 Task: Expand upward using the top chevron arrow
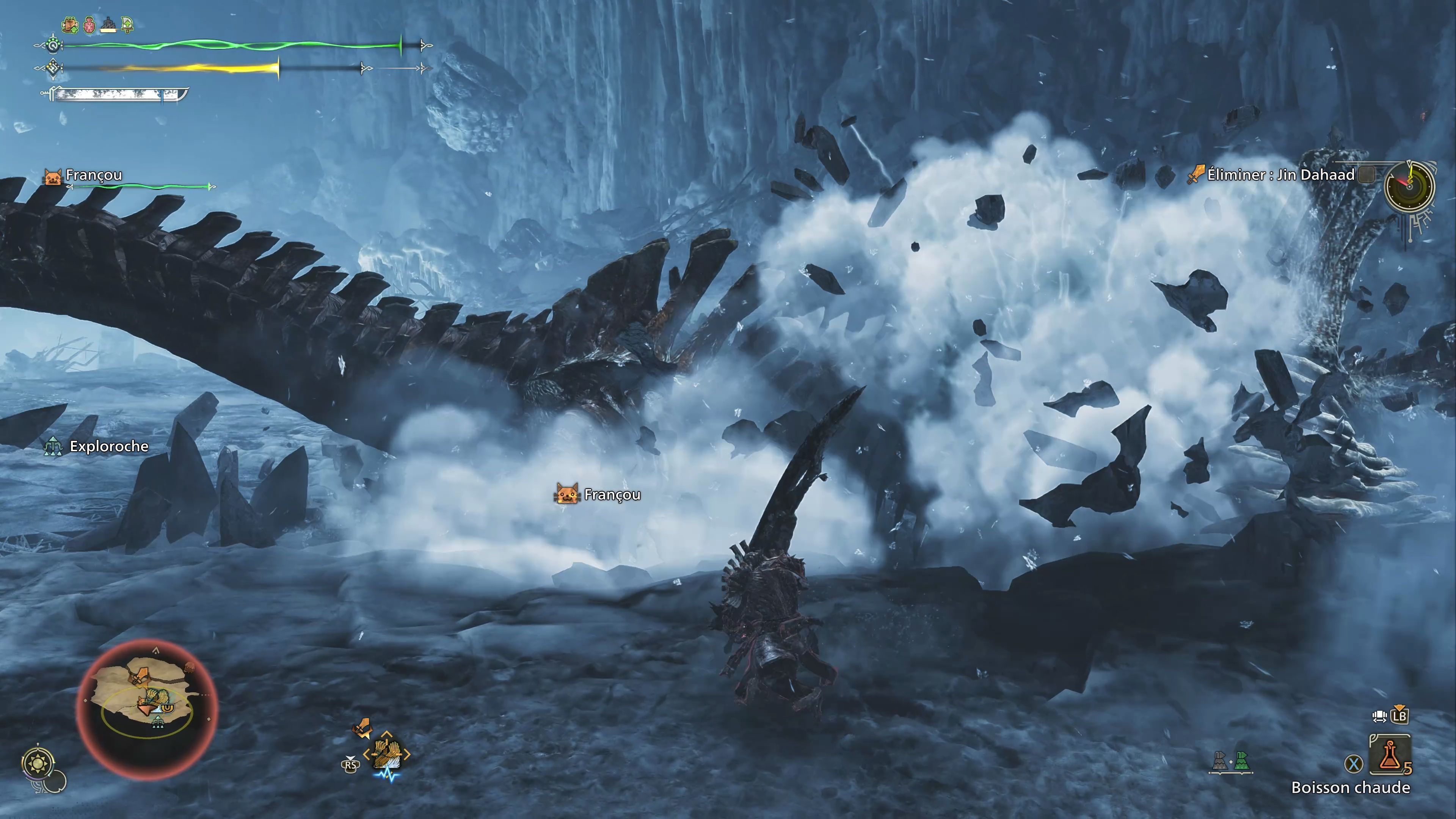pos(387,734)
